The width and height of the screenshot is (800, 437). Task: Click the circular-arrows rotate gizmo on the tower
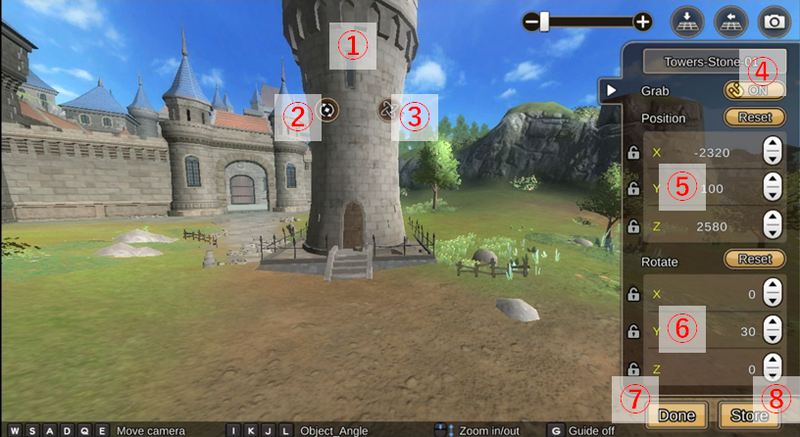point(329,109)
